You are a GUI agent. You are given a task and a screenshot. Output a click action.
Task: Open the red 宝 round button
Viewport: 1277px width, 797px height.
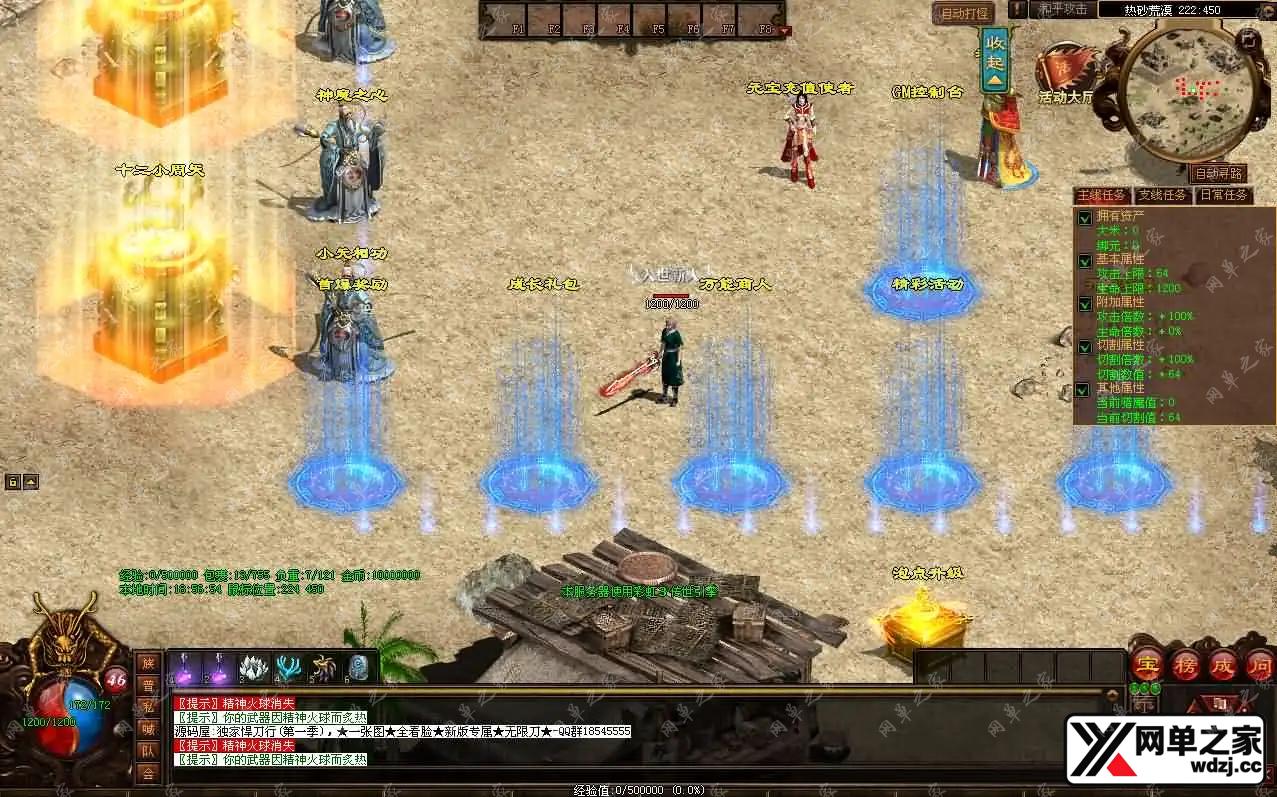coord(1146,665)
